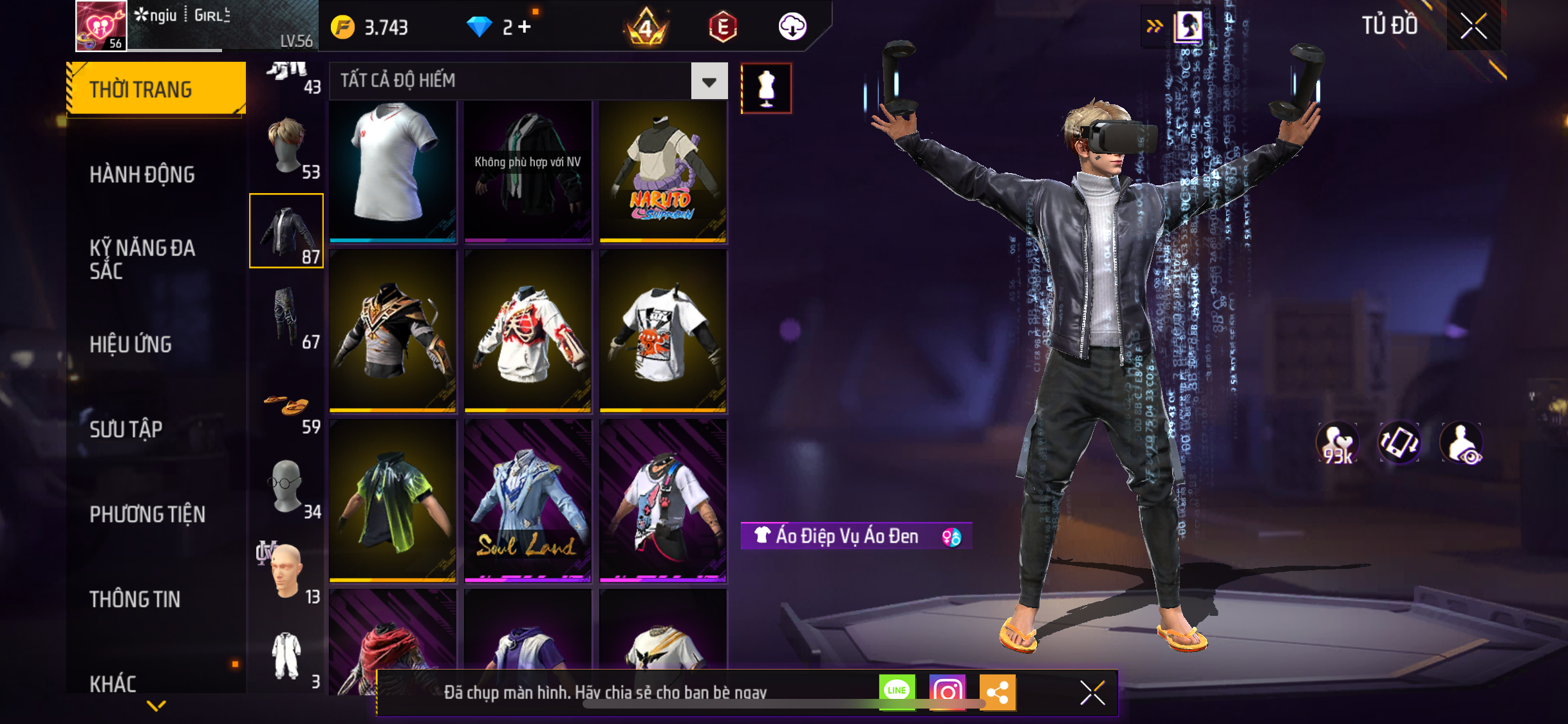This screenshot has width=1568, height=724.
Task: Switch to the THỜI TRANG tab
Action: coord(156,89)
